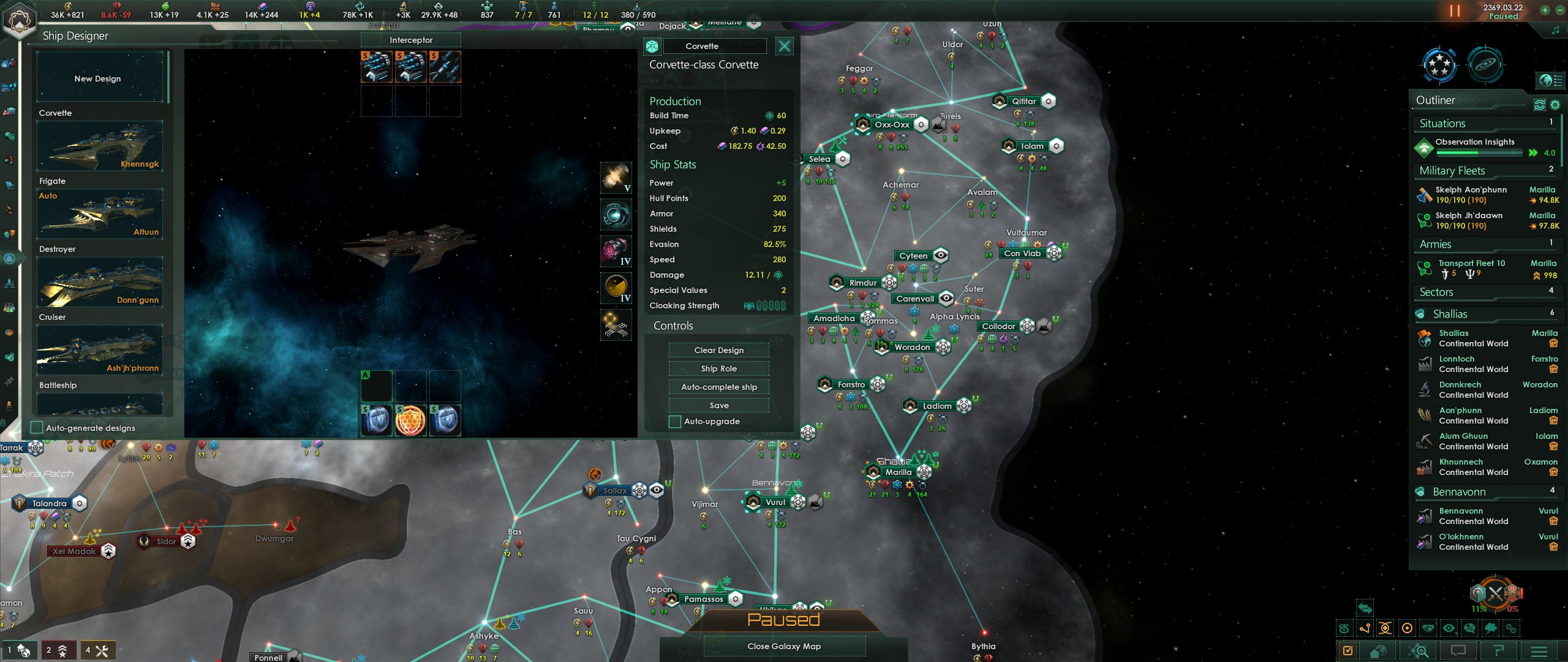Select the Khennsgk corvette design thumbnail

click(100, 146)
